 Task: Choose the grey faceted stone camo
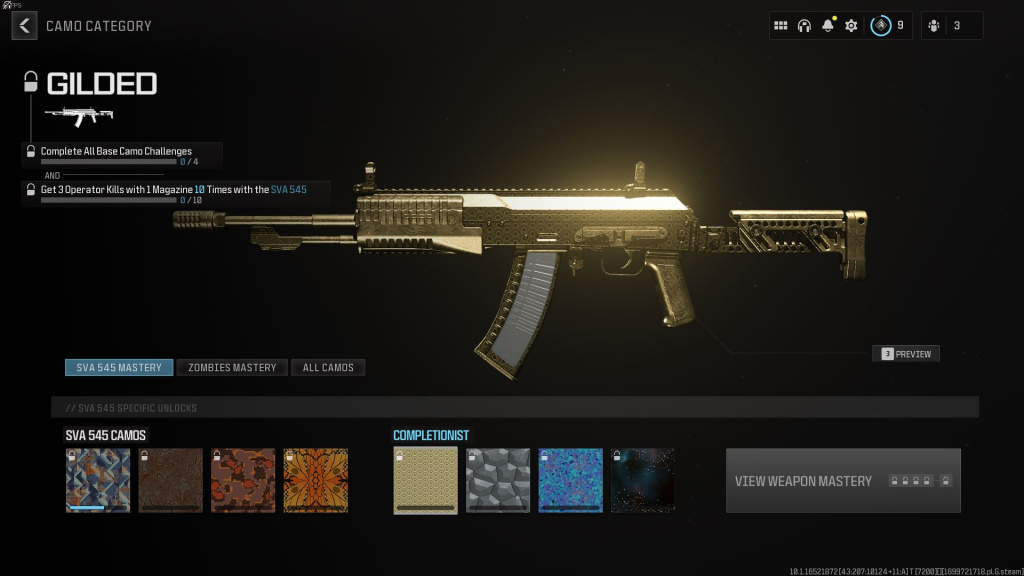pyautogui.click(x=498, y=481)
